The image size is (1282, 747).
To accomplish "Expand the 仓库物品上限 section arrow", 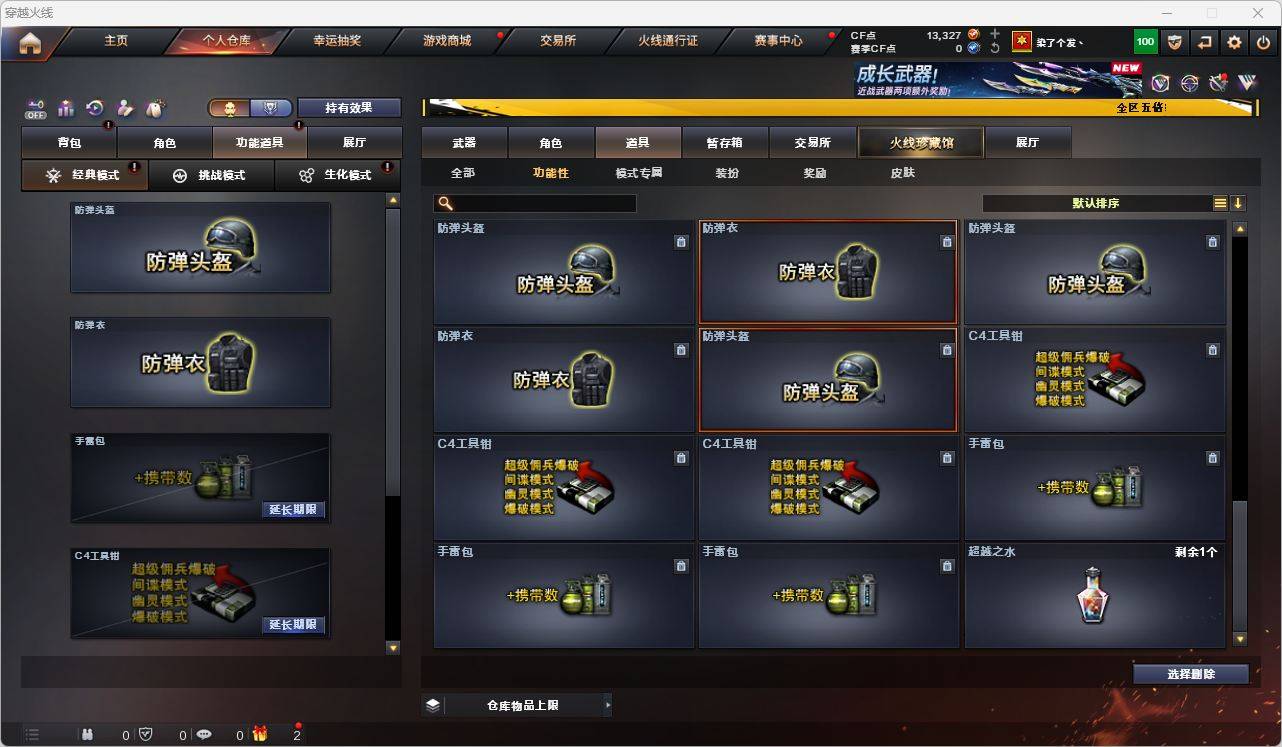I will (x=607, y=704).
